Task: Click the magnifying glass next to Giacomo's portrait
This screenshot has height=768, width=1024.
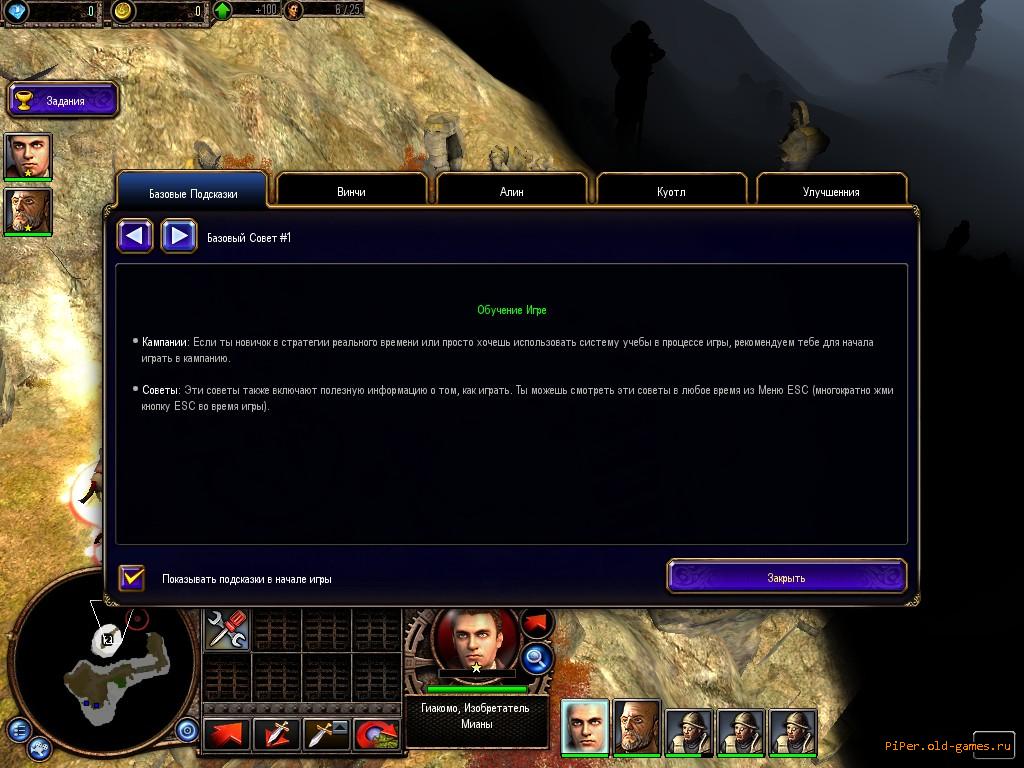Action: click(537, 657)
